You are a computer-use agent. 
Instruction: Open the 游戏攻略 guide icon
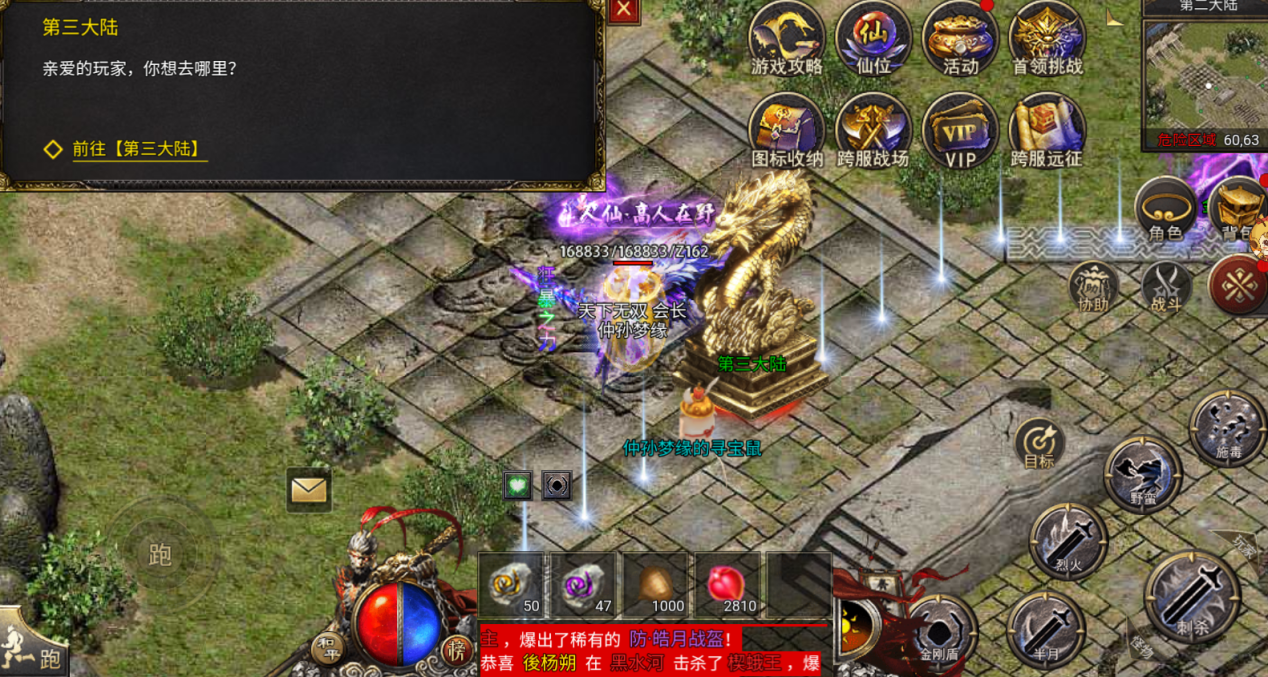pyautogui.click(x=787, y=40)
